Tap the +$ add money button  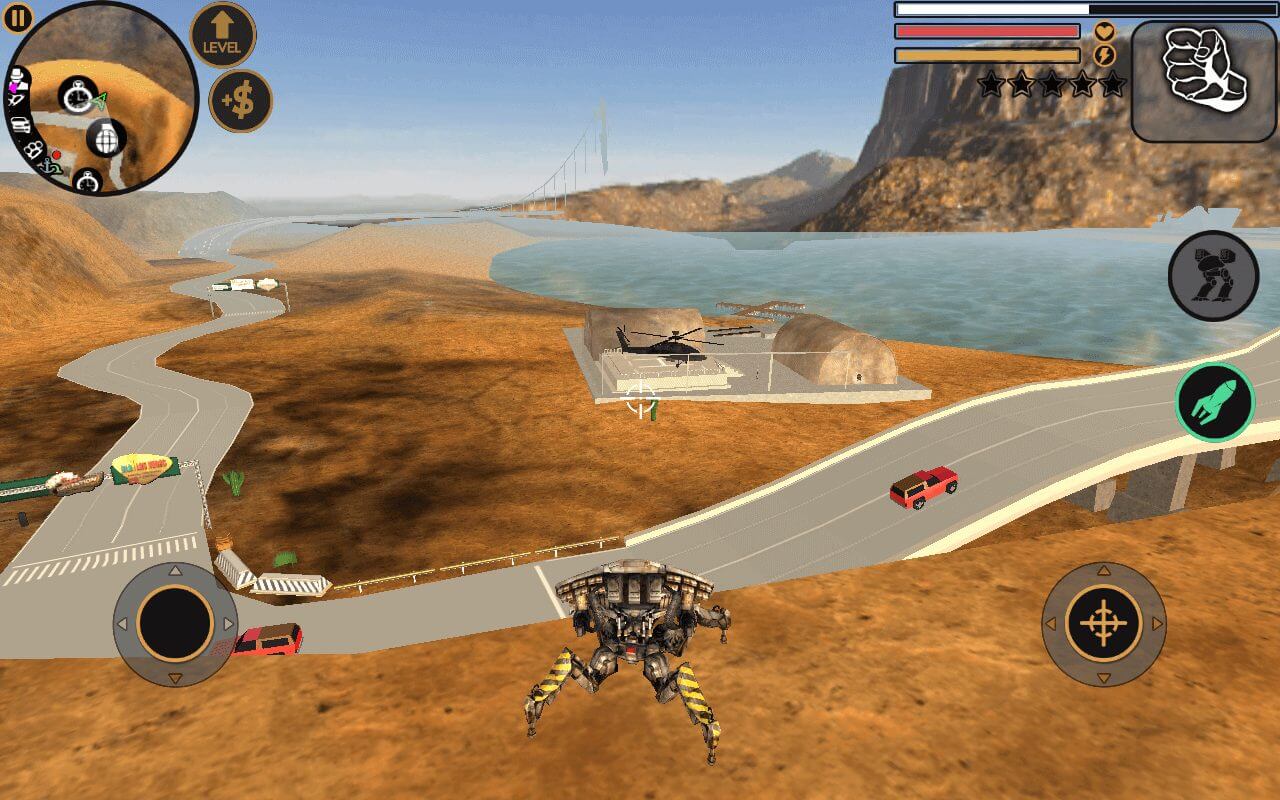pyautogui.click(x=240, y=100)
